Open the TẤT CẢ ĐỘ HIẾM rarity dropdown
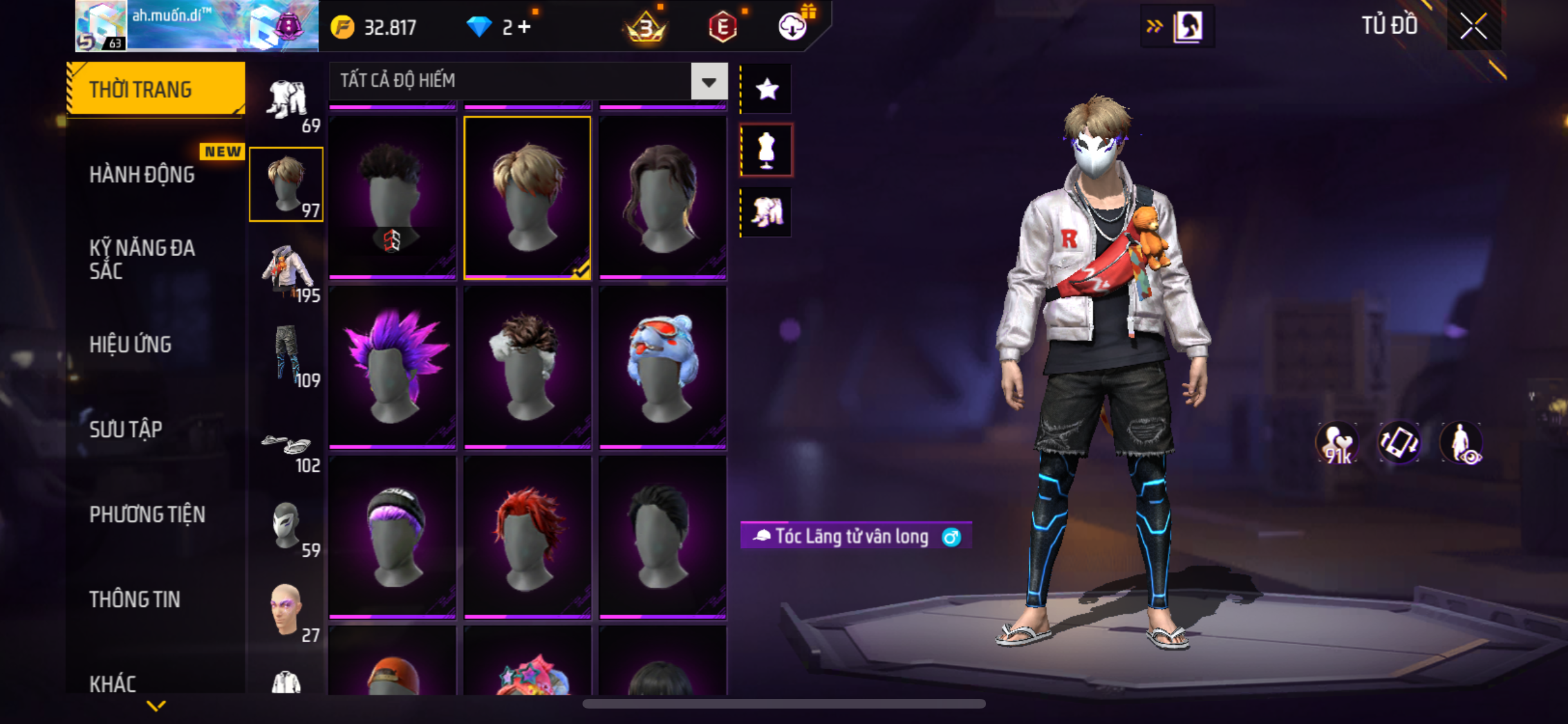The image size is (1568, 724). click(709, 82)
